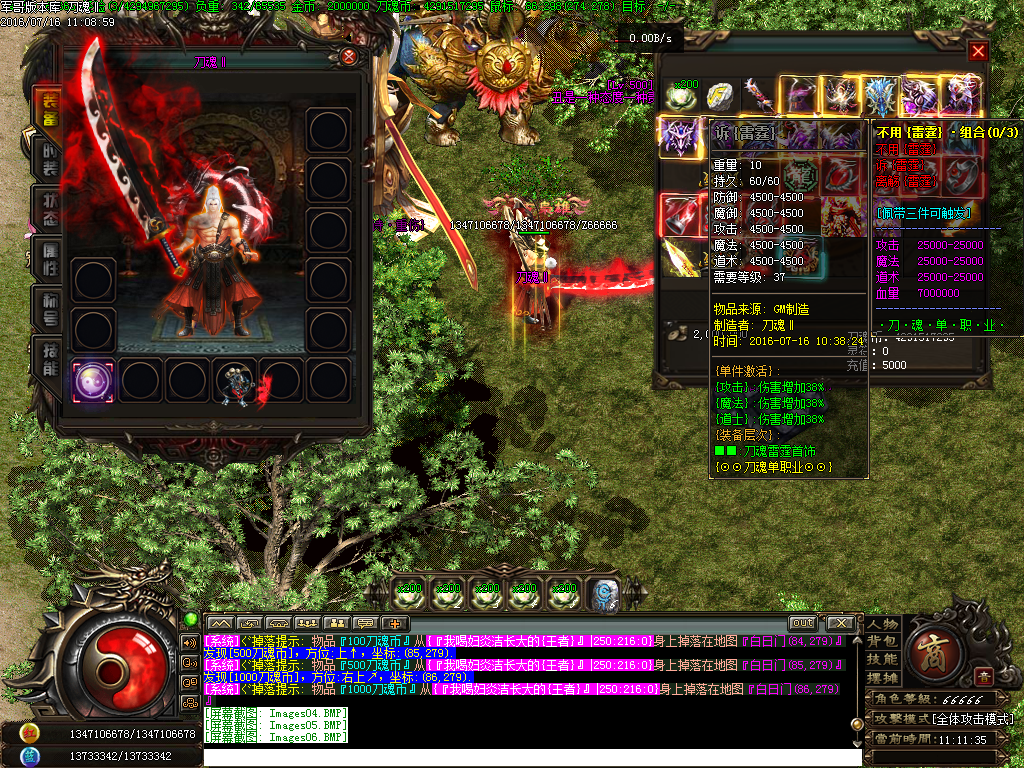The width and height of the screenshot is (1024, 768).
Task: Close the chat window with X button
Action: 840,622
